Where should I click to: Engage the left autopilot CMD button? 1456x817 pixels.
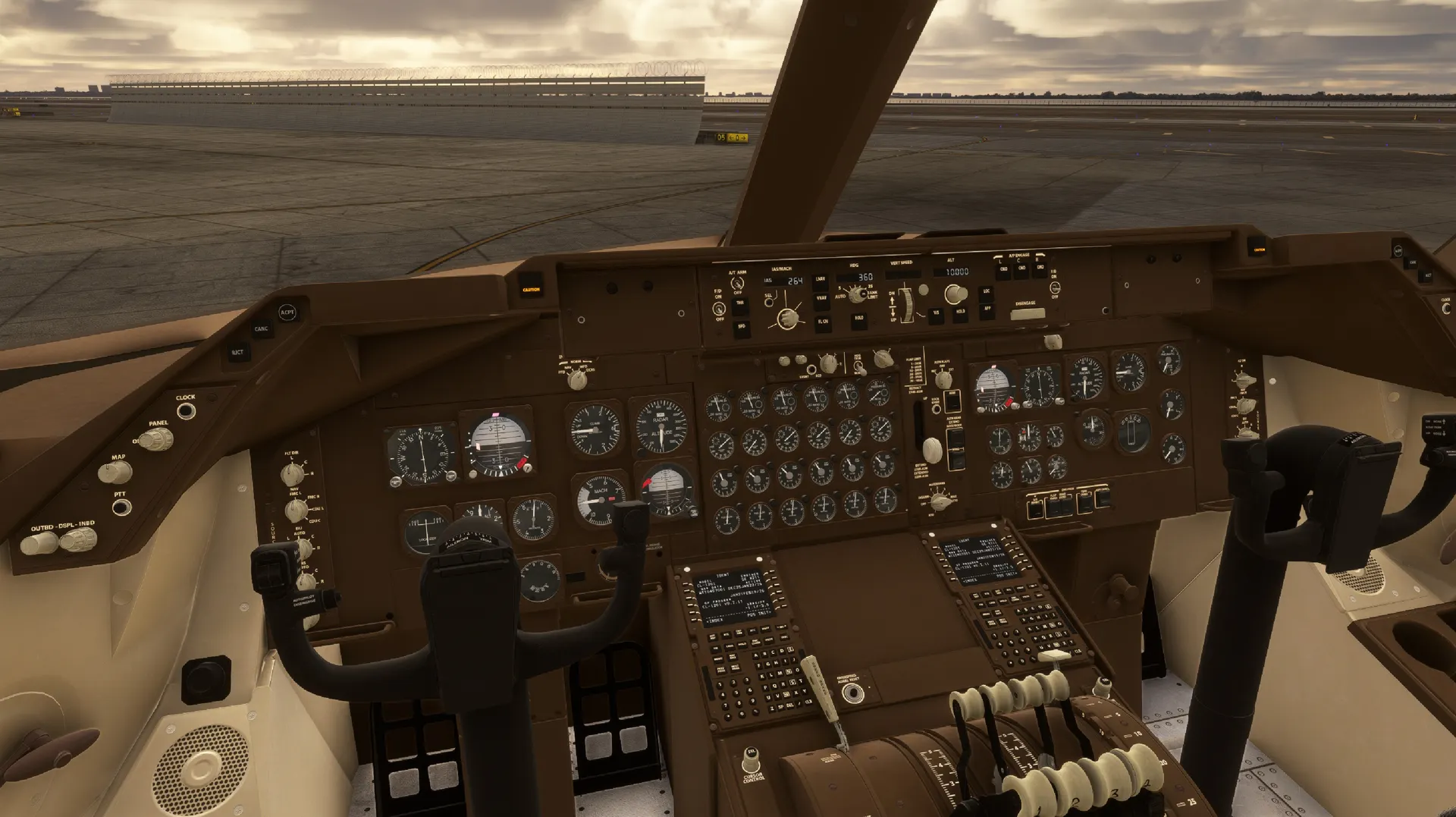pyautogui.click(x=1004, y=269)
